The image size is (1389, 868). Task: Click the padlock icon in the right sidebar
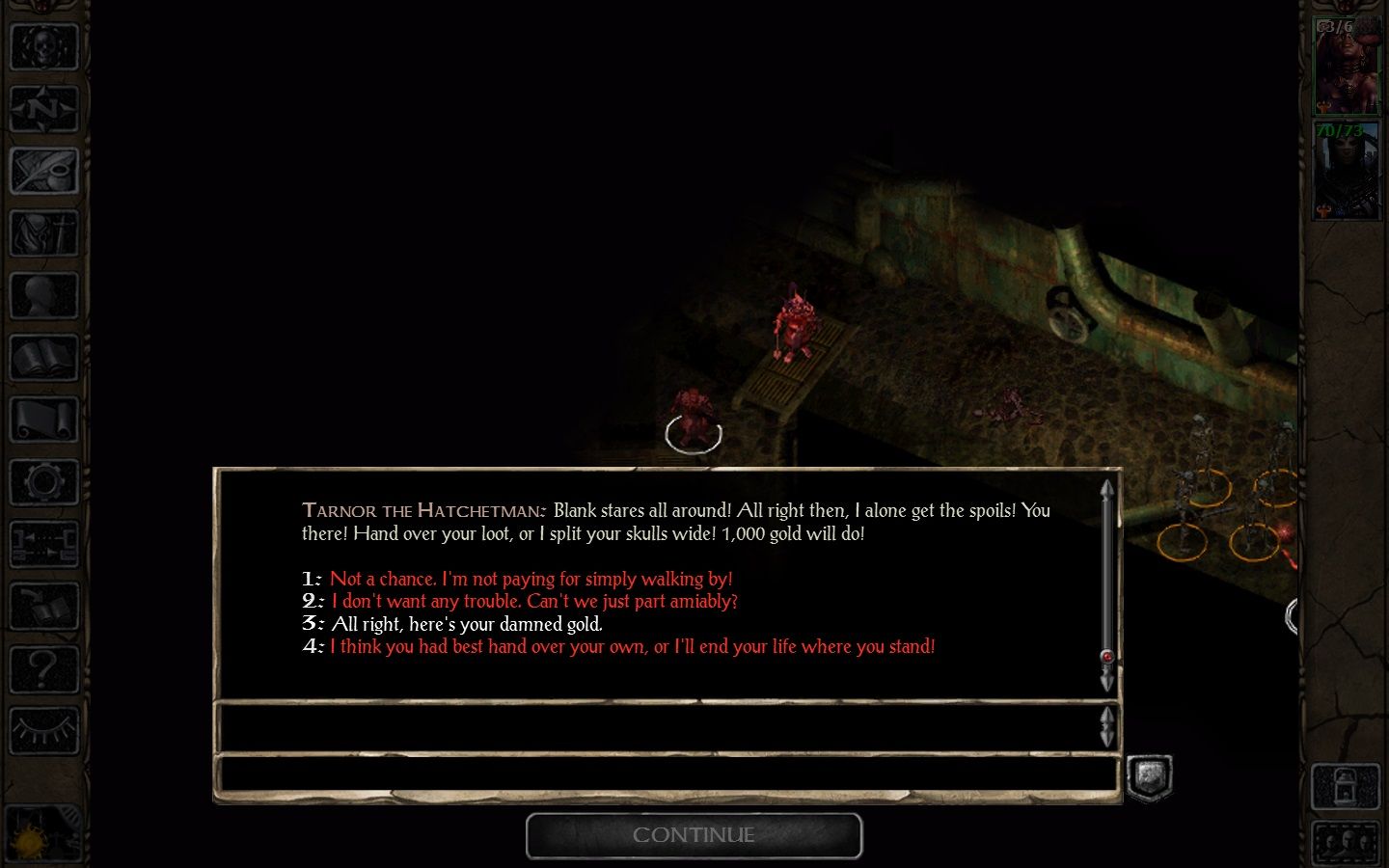point(1346,787)
